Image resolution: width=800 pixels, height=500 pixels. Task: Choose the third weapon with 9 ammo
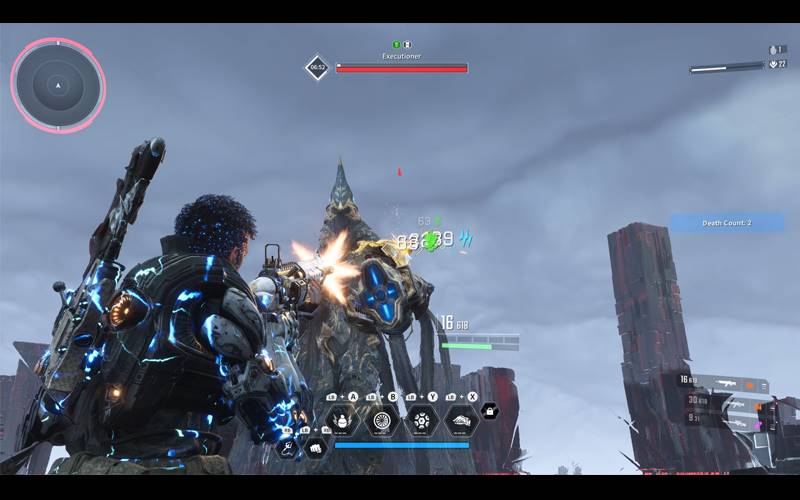tap(735, 420)
